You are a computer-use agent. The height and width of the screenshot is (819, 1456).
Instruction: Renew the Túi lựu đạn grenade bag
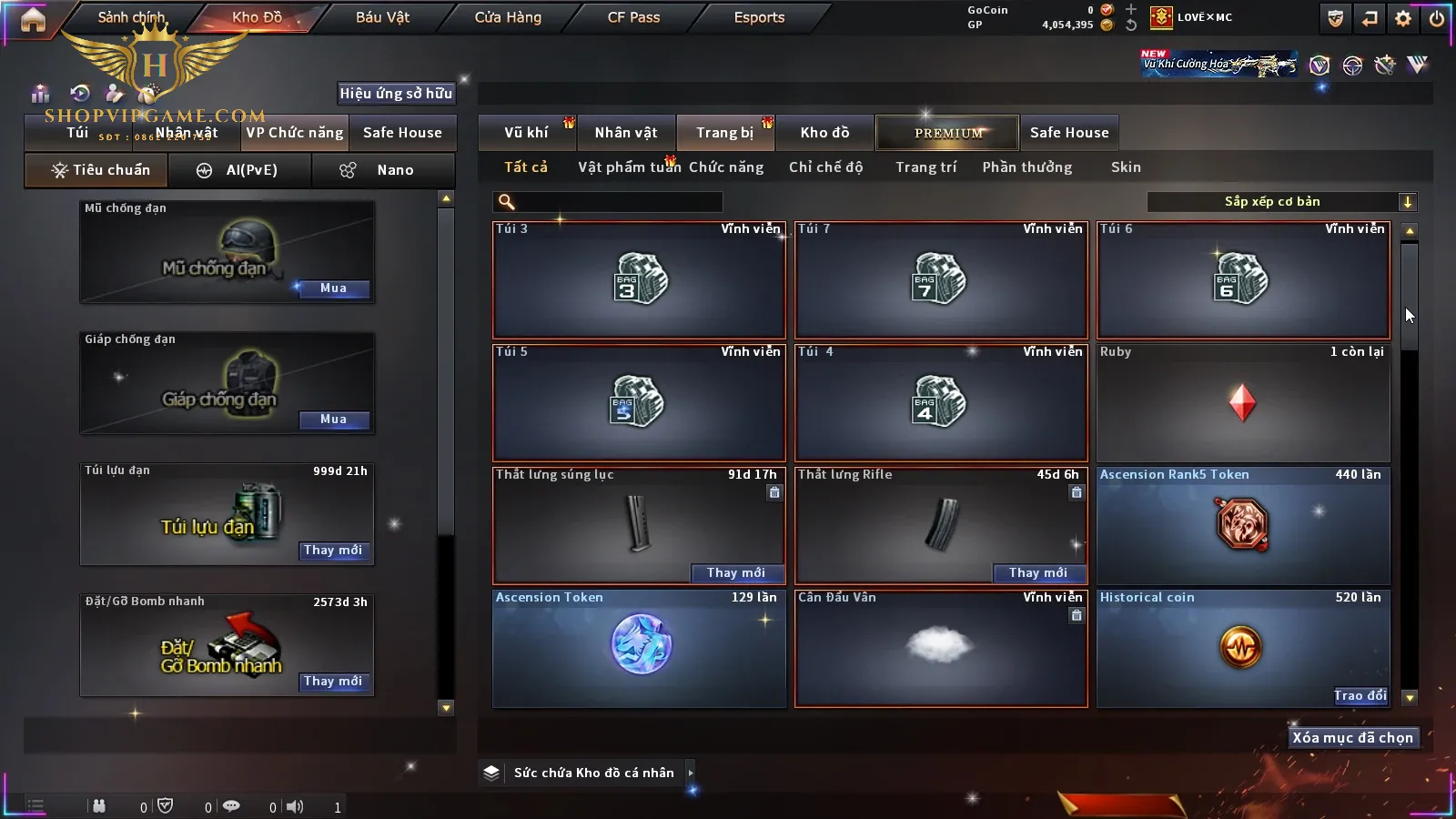pos(333,551)
